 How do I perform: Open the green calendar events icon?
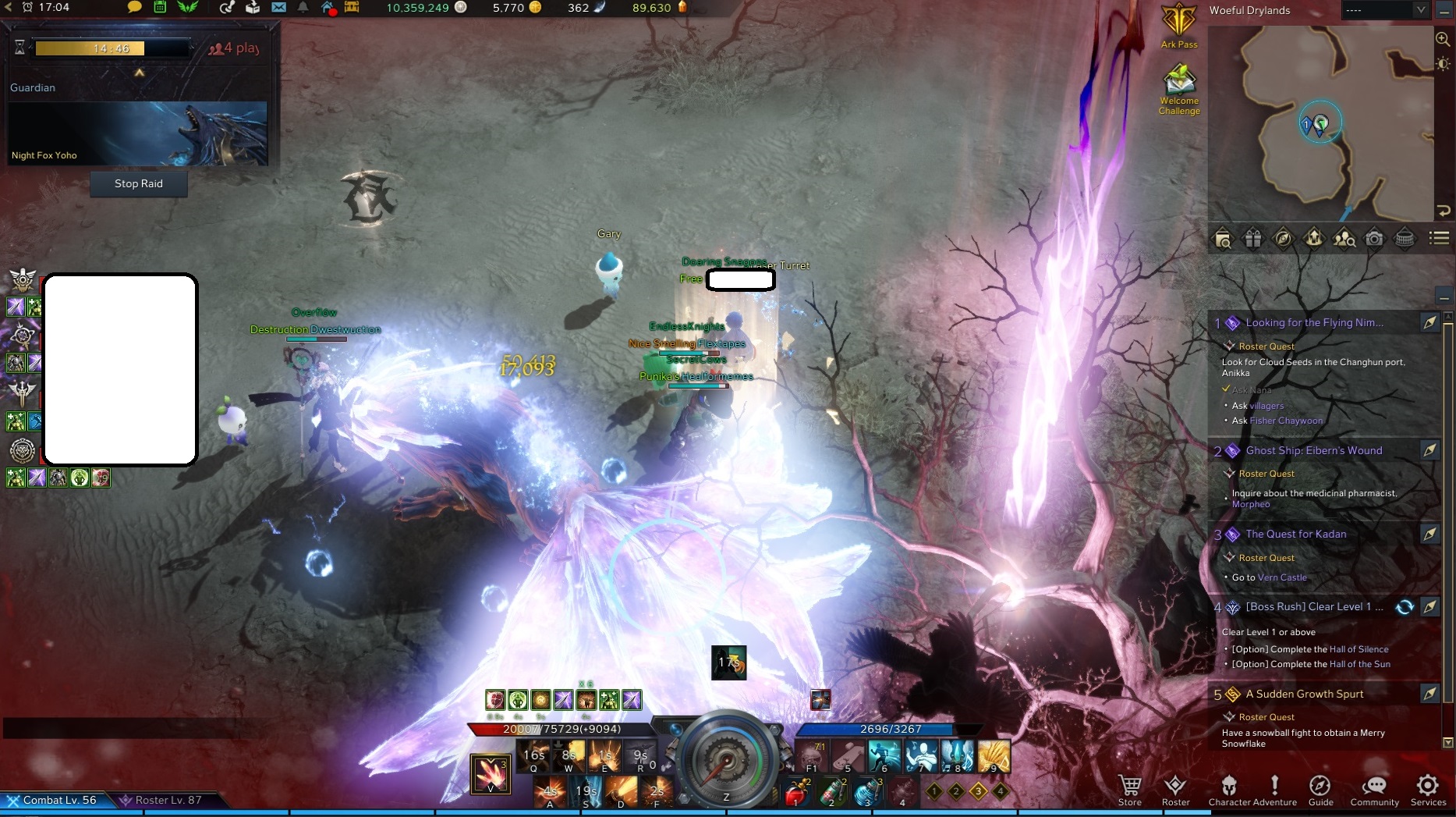161,8
